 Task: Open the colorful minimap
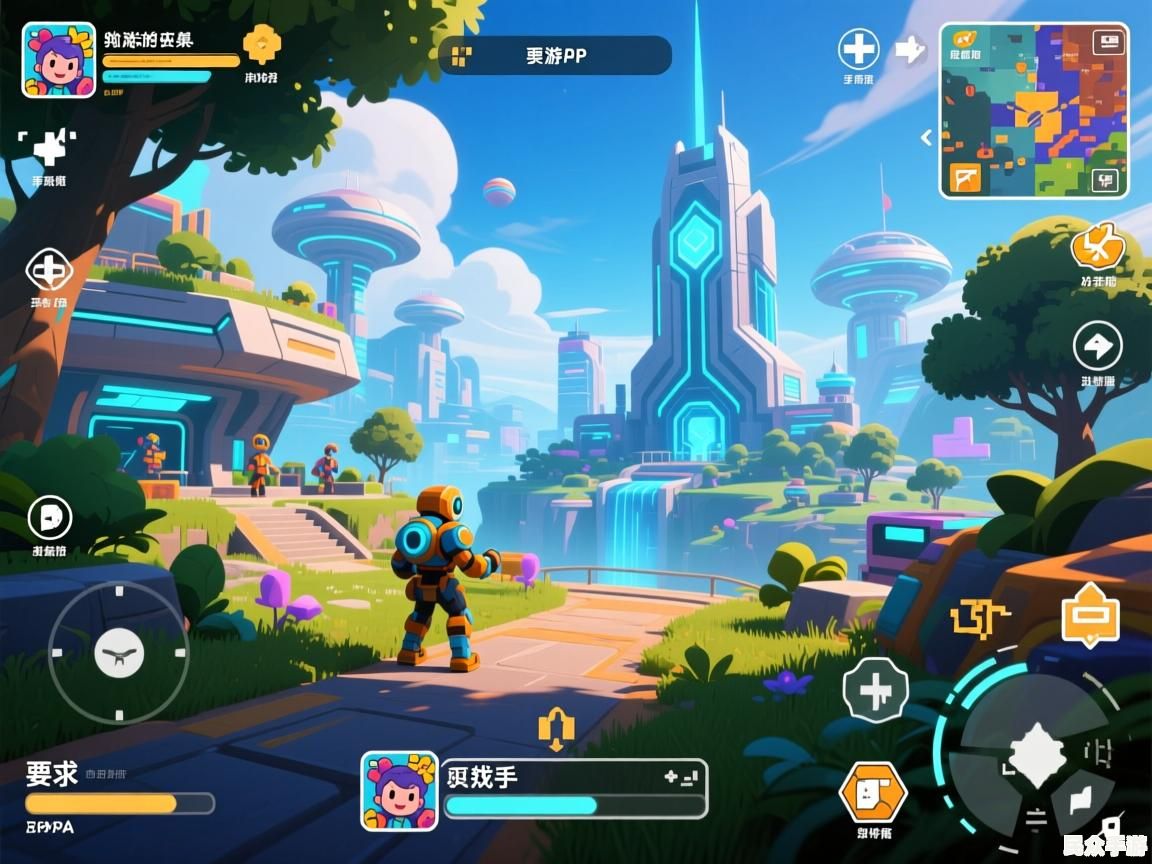point(1033,110)
